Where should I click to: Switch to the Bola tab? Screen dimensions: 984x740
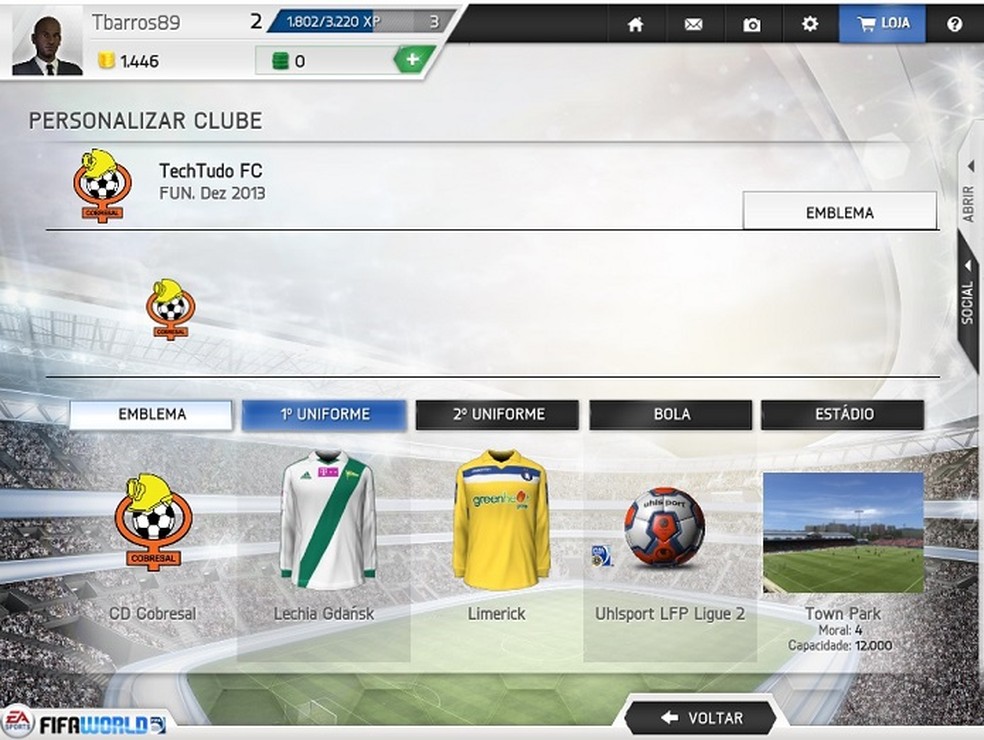(x=671, y=414)
